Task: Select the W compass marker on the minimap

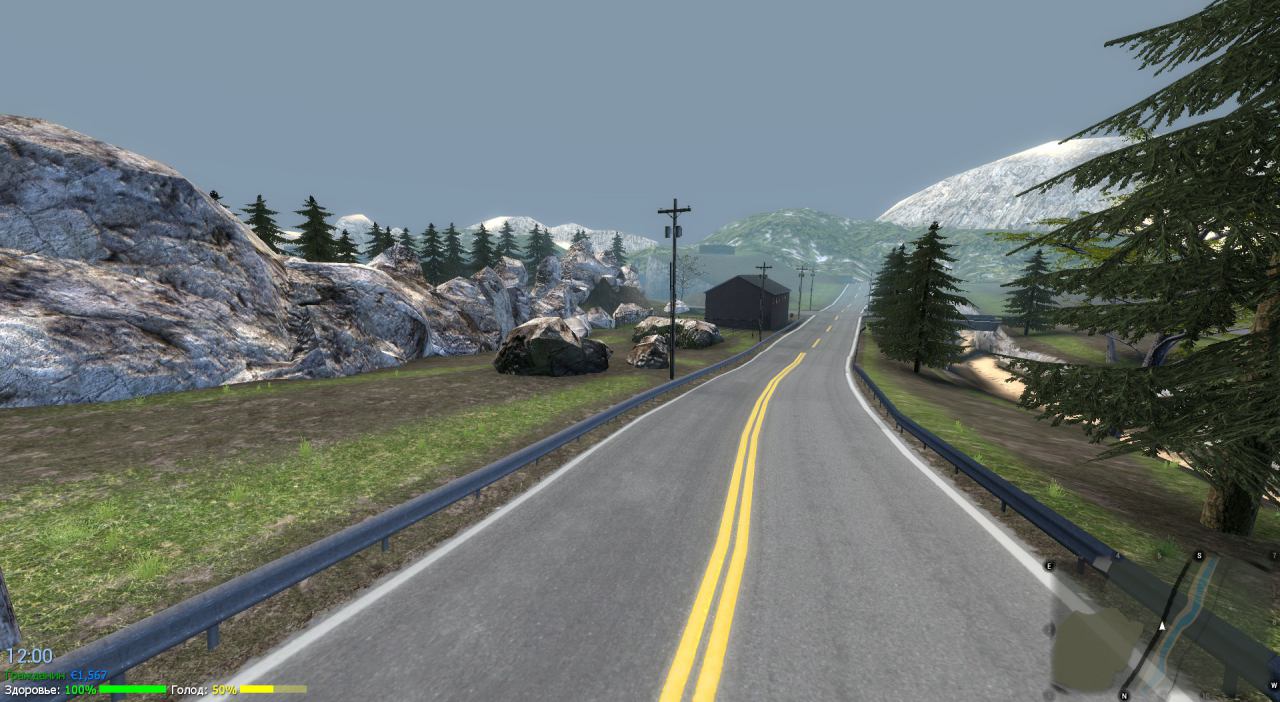Action: pos(1273,685)
